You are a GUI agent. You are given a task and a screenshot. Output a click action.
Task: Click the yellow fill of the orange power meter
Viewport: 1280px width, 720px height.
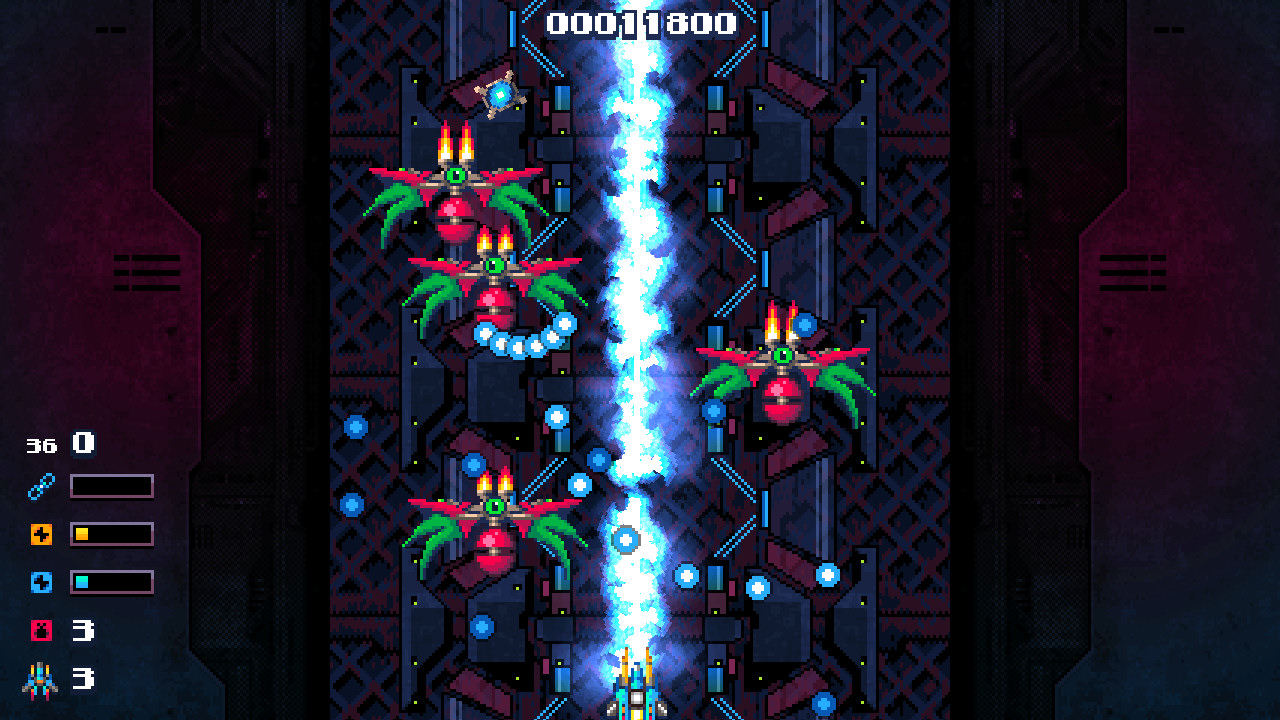pos(82,533)
